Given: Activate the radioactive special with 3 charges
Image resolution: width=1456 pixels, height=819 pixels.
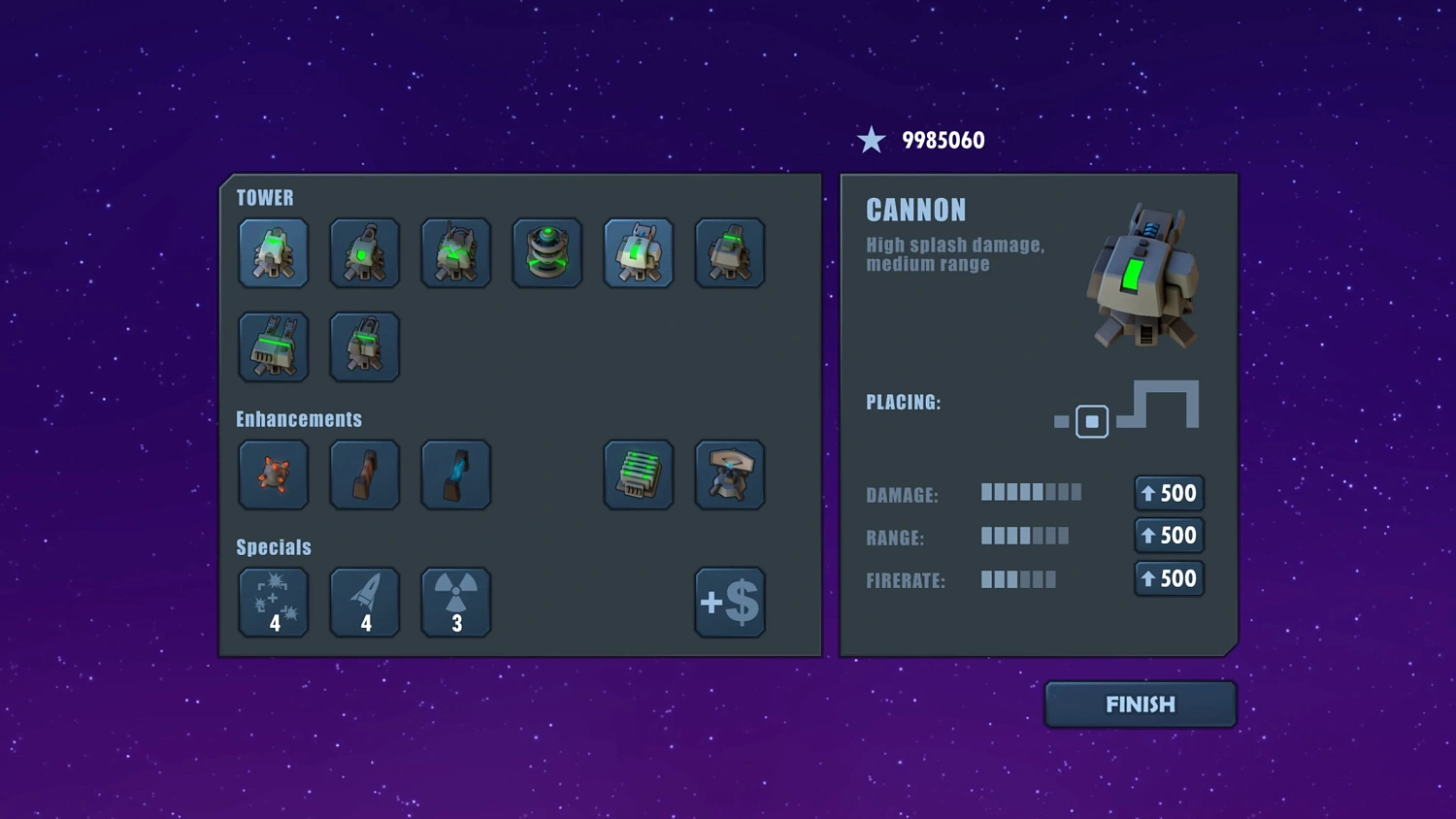Looking at the screenshot, I should tap(455, 602).
